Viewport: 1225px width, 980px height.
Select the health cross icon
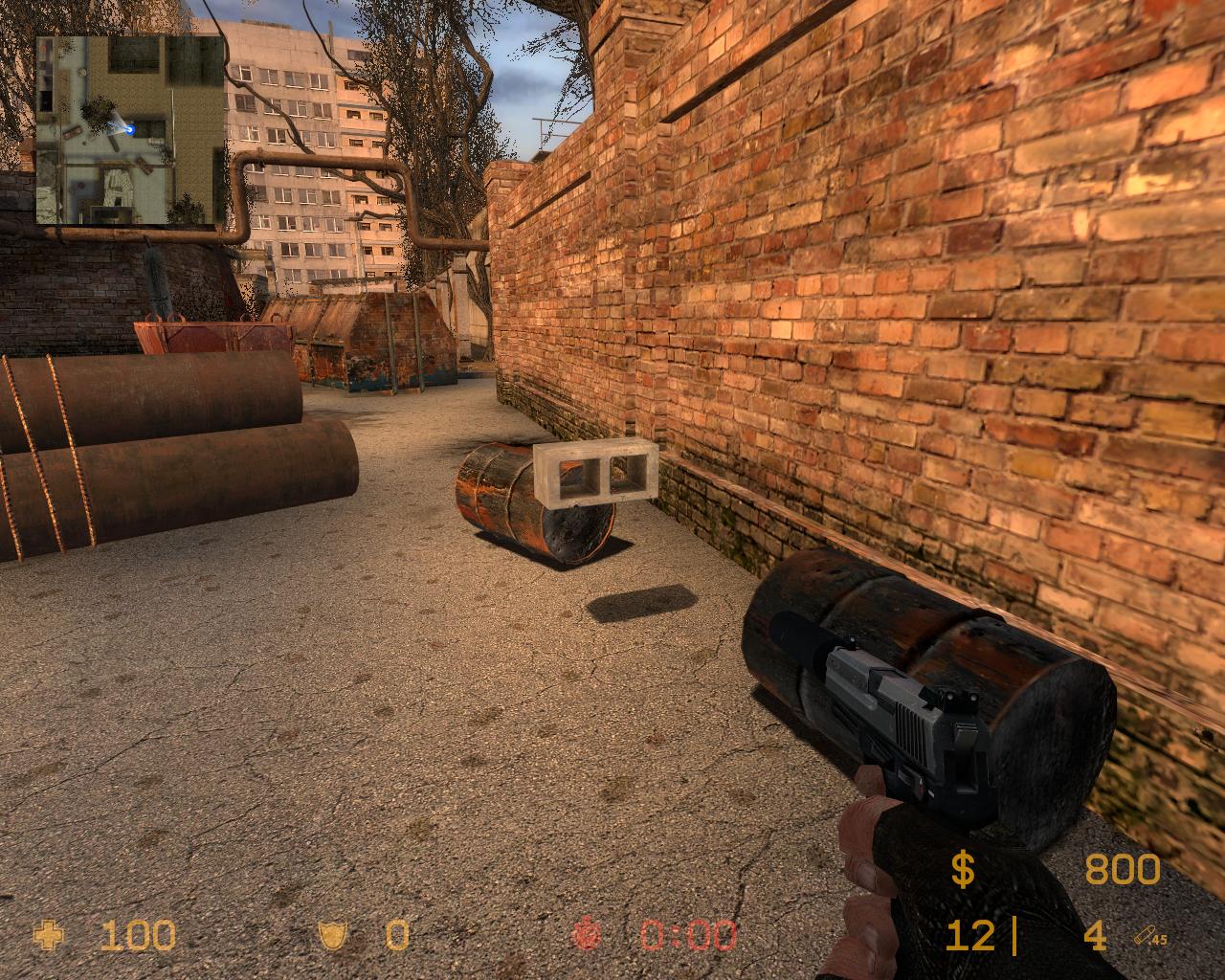tap(47, 935)
